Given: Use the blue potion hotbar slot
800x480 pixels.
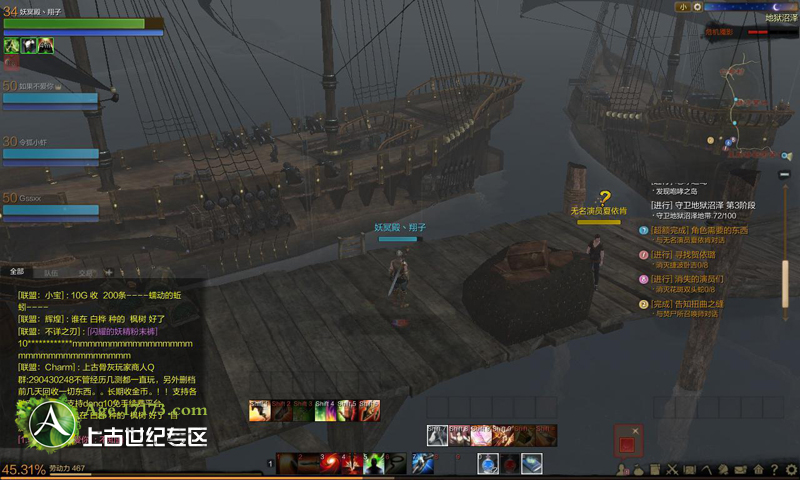Looking at the screenshot, I should click(x=487, y=463).
